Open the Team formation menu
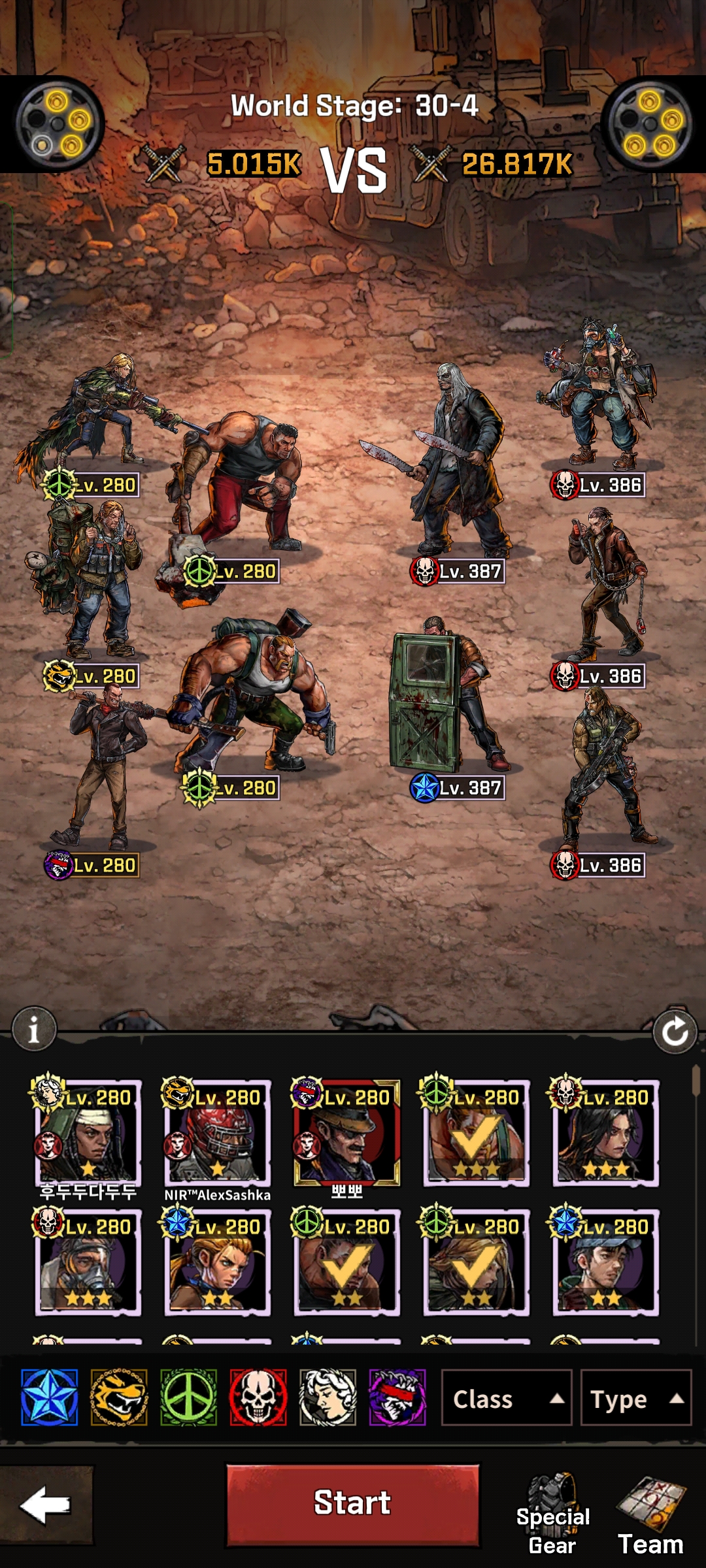706x1568 pixels. click(x=651, y=1516)
